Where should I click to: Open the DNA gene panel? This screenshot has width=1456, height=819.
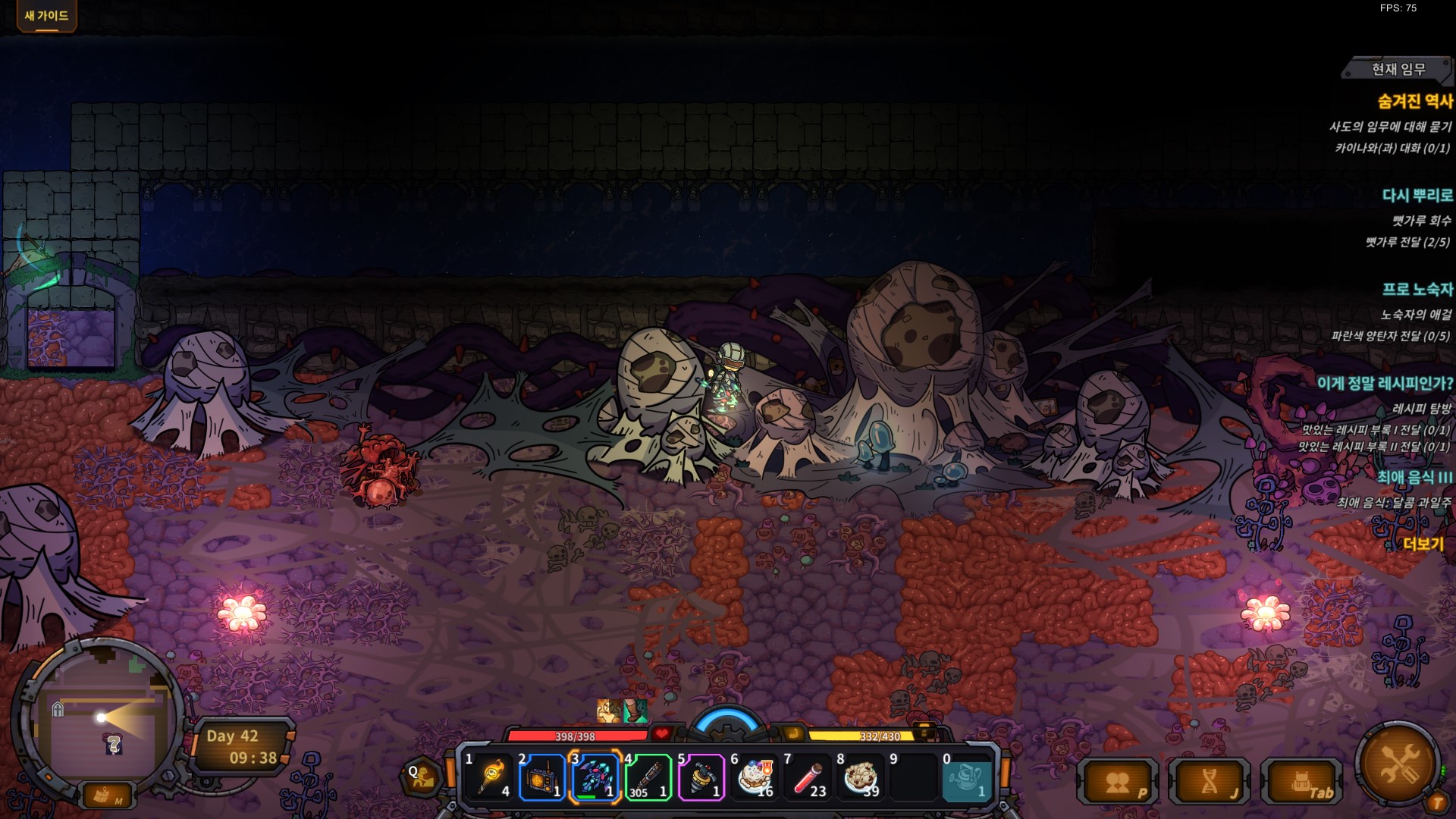click(1210, 783)
